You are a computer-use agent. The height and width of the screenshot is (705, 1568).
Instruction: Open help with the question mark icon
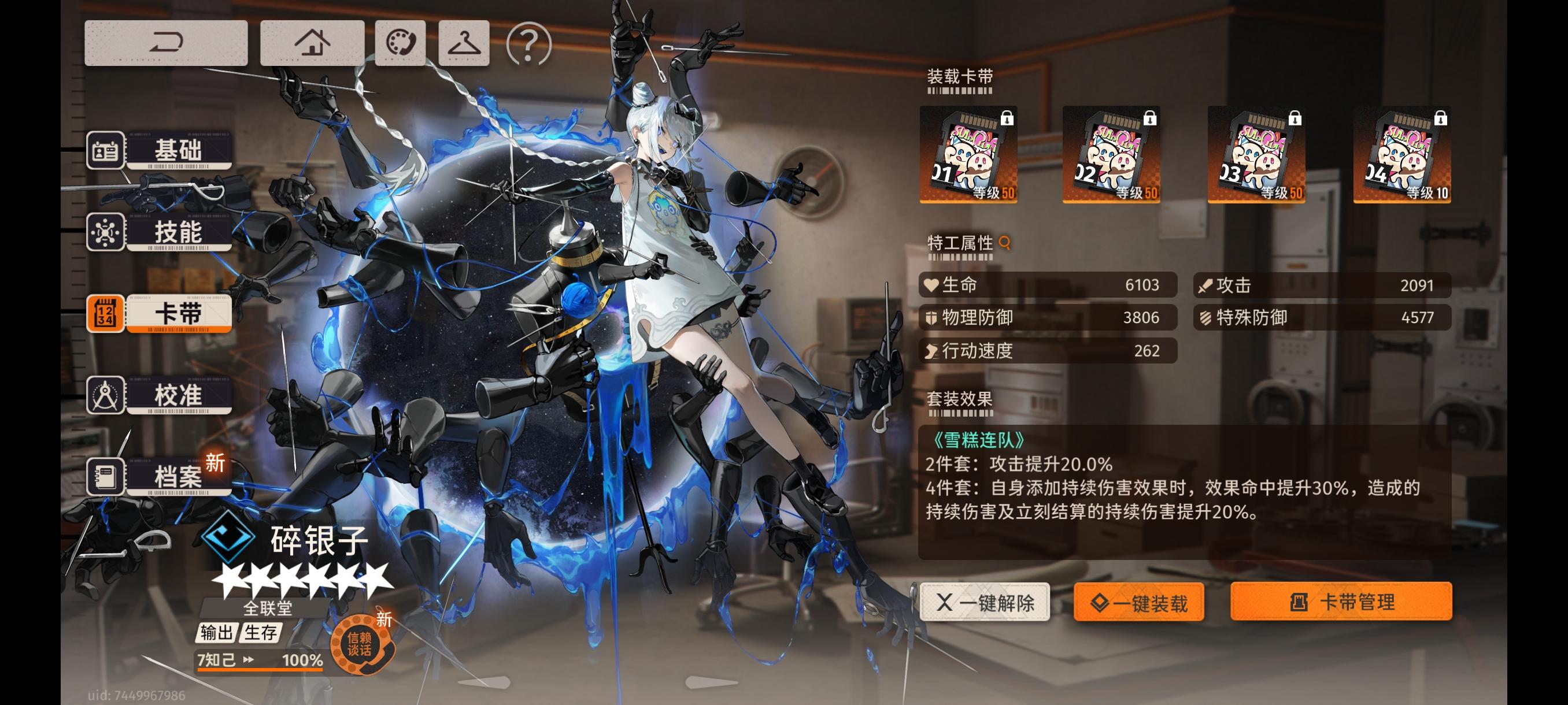(527, 46)
